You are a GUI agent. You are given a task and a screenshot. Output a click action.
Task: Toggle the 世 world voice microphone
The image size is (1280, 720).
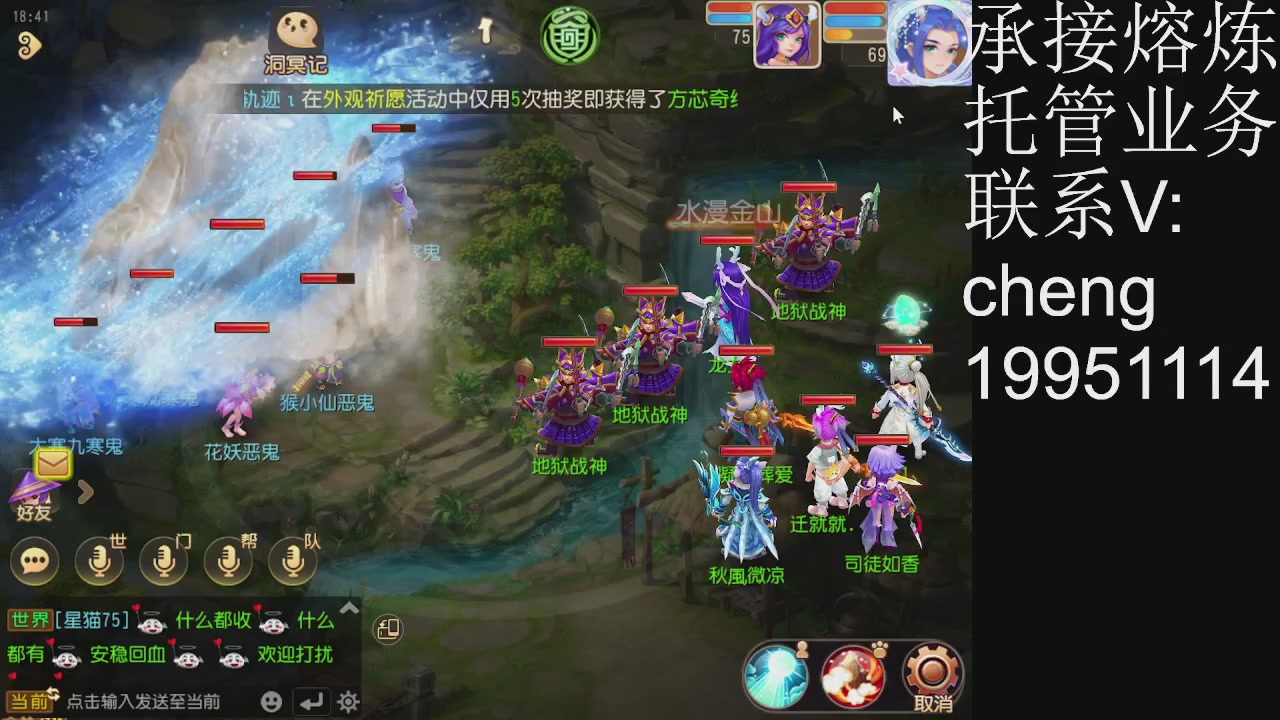click(x=98, y=561)
